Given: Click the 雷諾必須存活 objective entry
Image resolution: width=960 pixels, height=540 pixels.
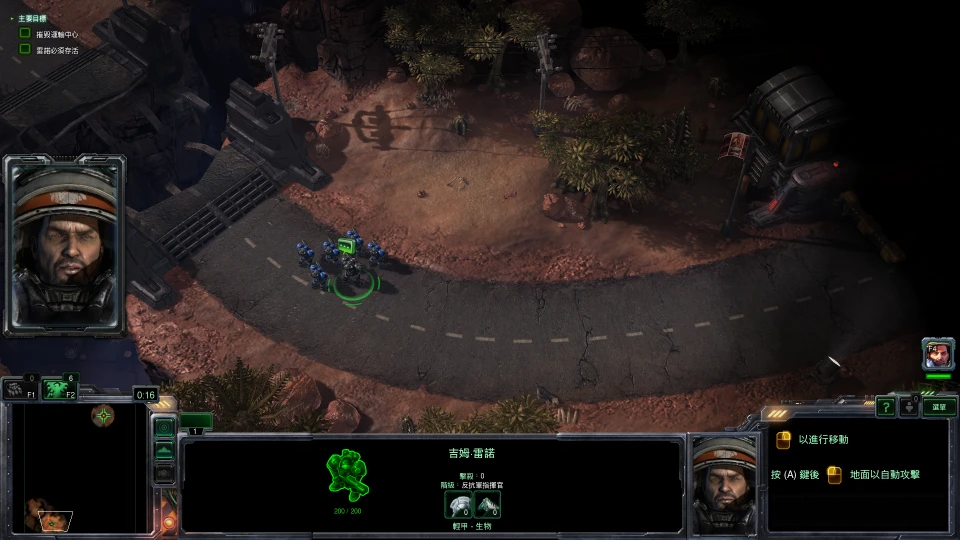Looking at the screenshot, I should coord(56,48).
